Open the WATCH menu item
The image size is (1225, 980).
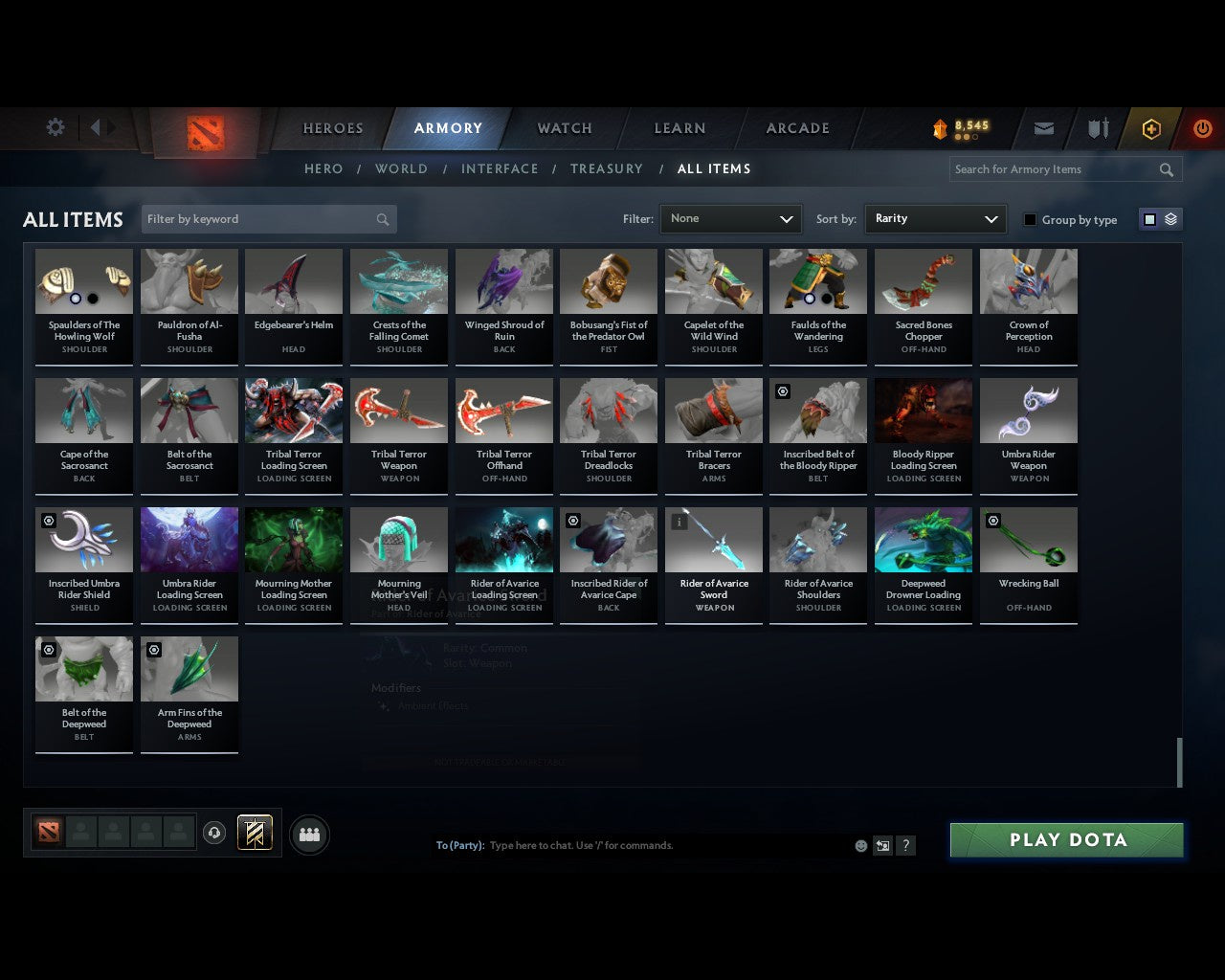(564, 128)
